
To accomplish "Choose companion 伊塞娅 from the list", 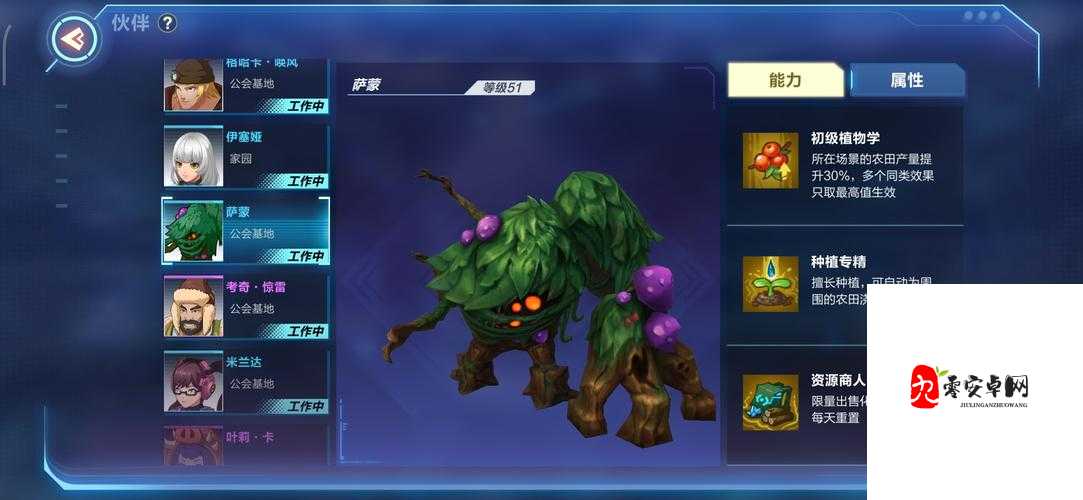I will (x=245, y=156).
